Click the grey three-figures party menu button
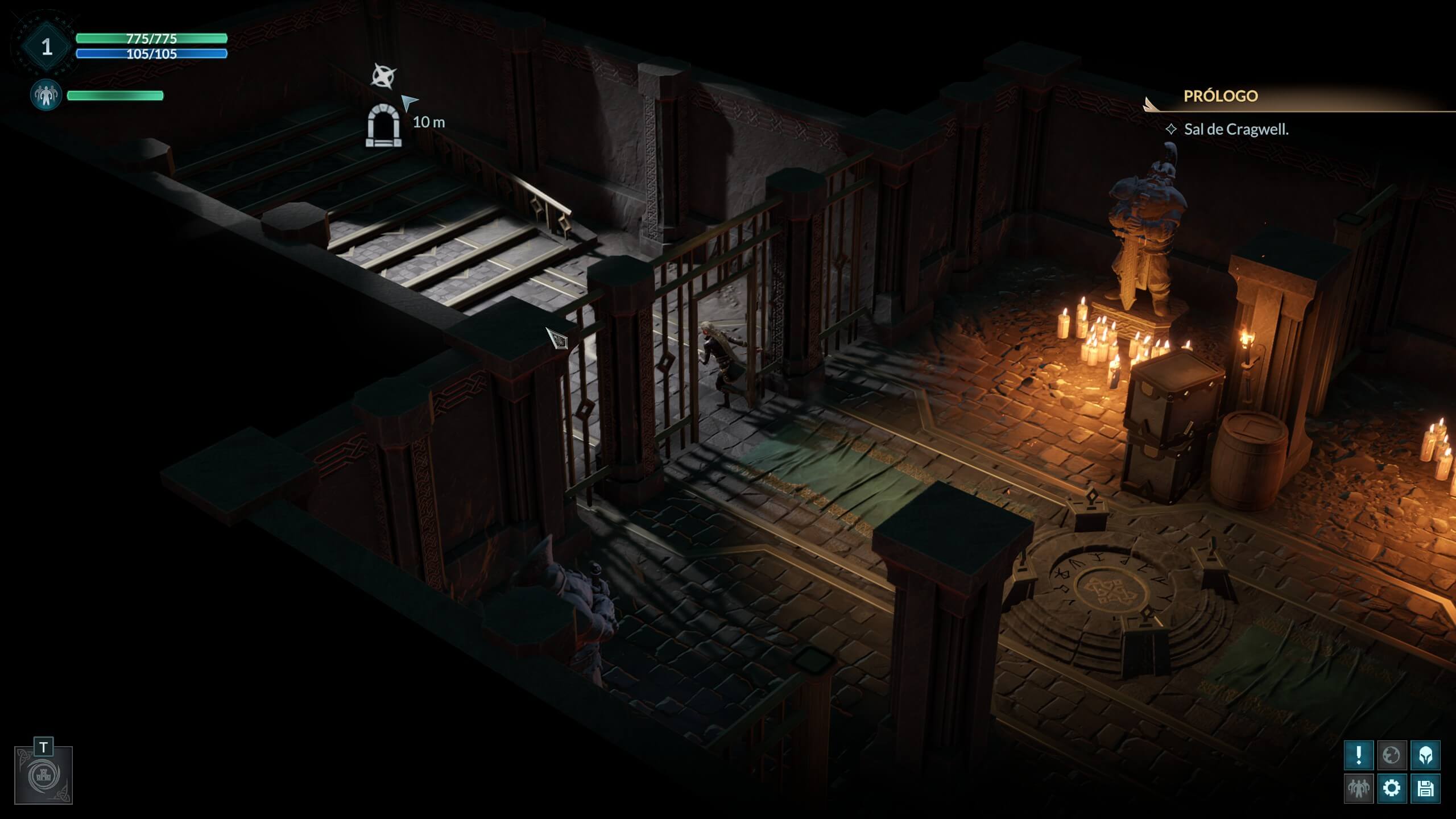Image resolution: width=1456 pixels, height=819 pixels. [x=1359, y=788]
